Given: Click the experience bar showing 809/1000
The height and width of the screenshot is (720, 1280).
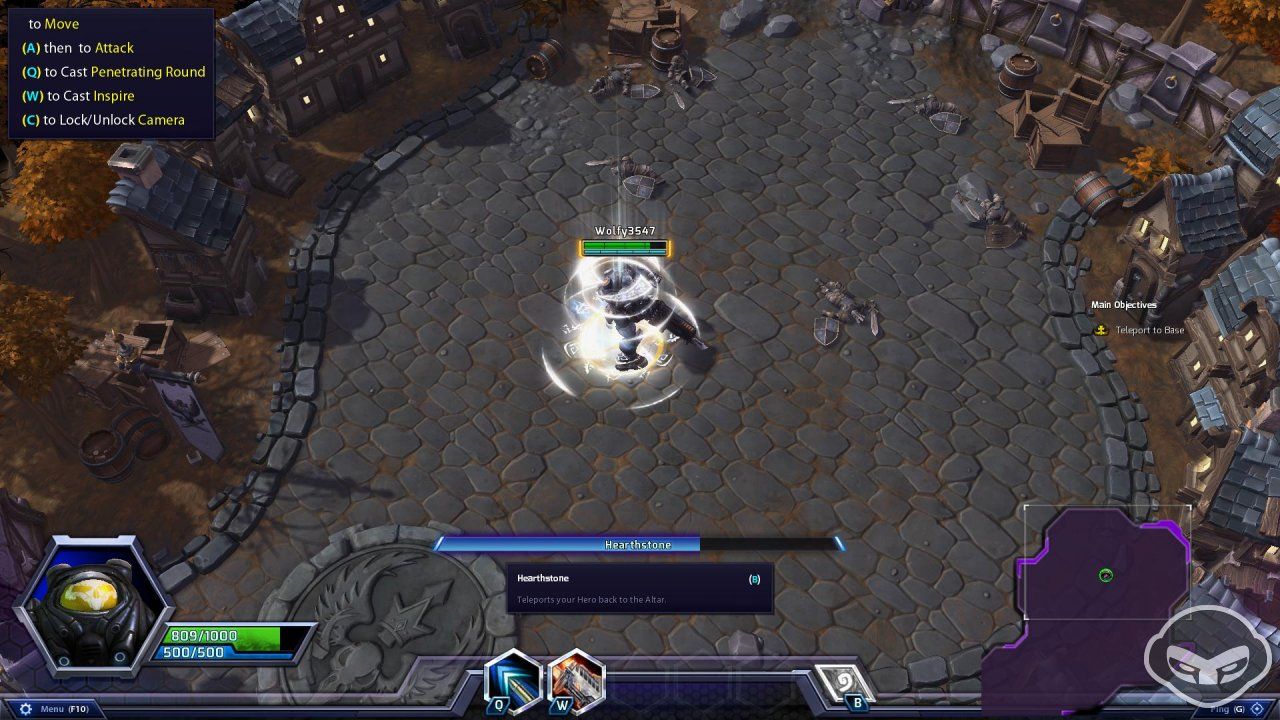Looking at the screenshot, I should [205, 634].
